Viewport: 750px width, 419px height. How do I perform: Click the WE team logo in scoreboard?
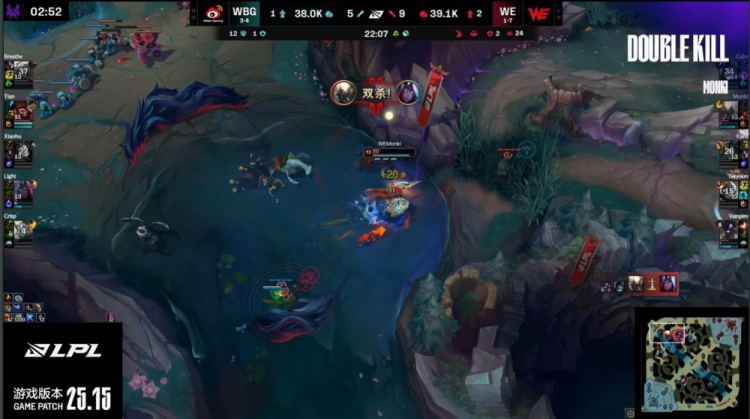tap(540, 14)
